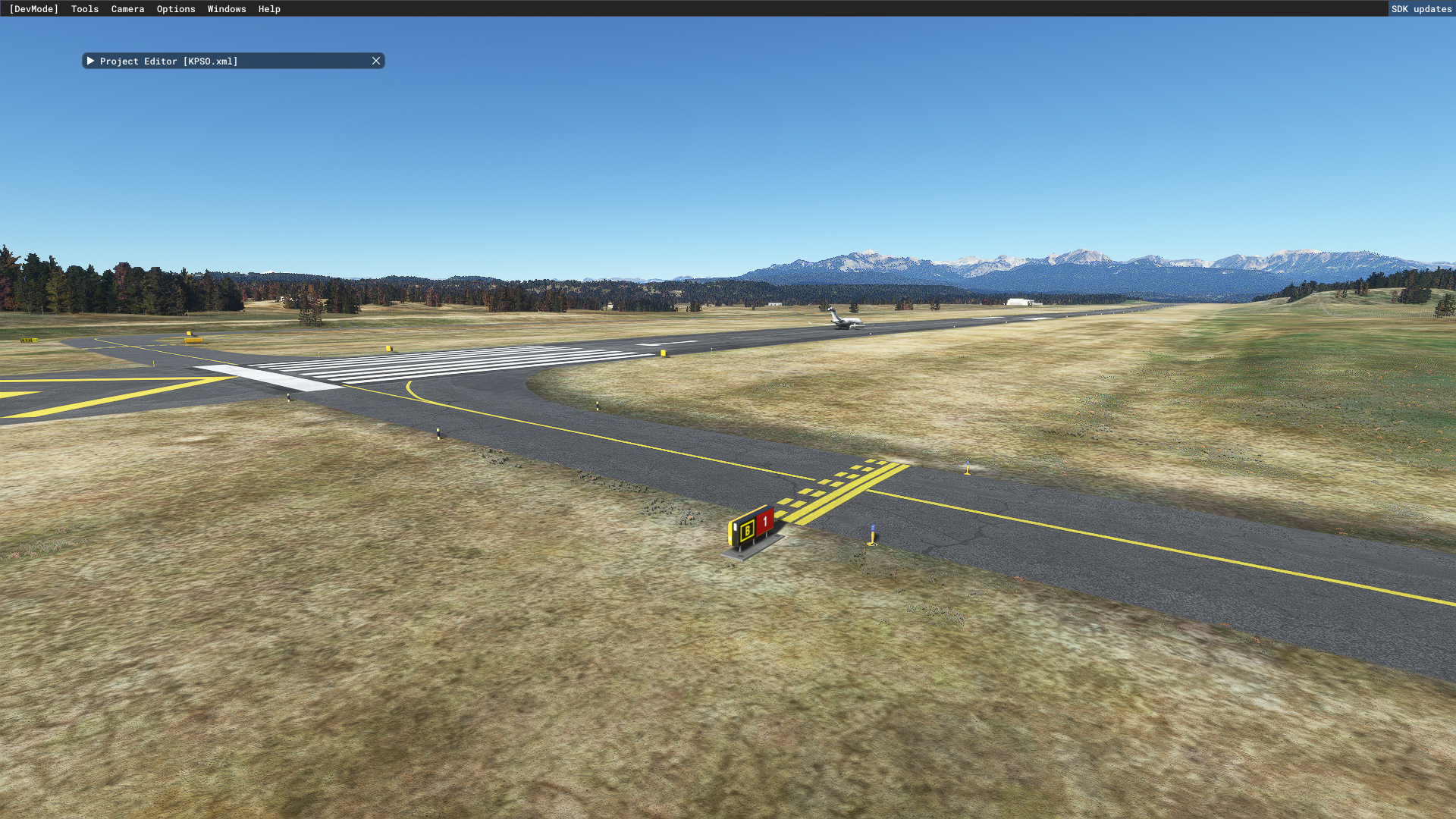Close the Project Editor window

pyautogui.click(x=376, y=61)
